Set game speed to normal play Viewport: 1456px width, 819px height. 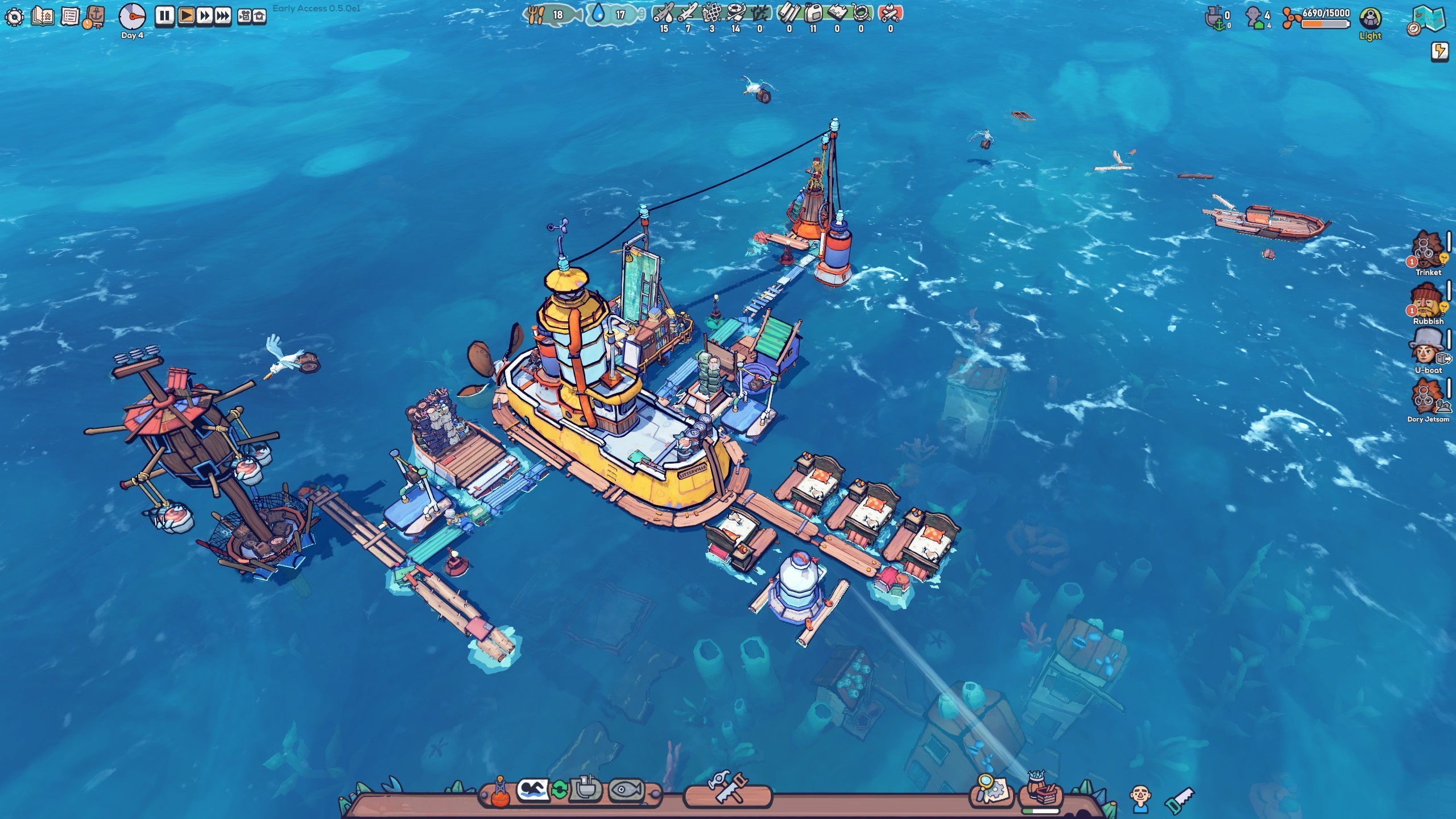coord(186,16)
